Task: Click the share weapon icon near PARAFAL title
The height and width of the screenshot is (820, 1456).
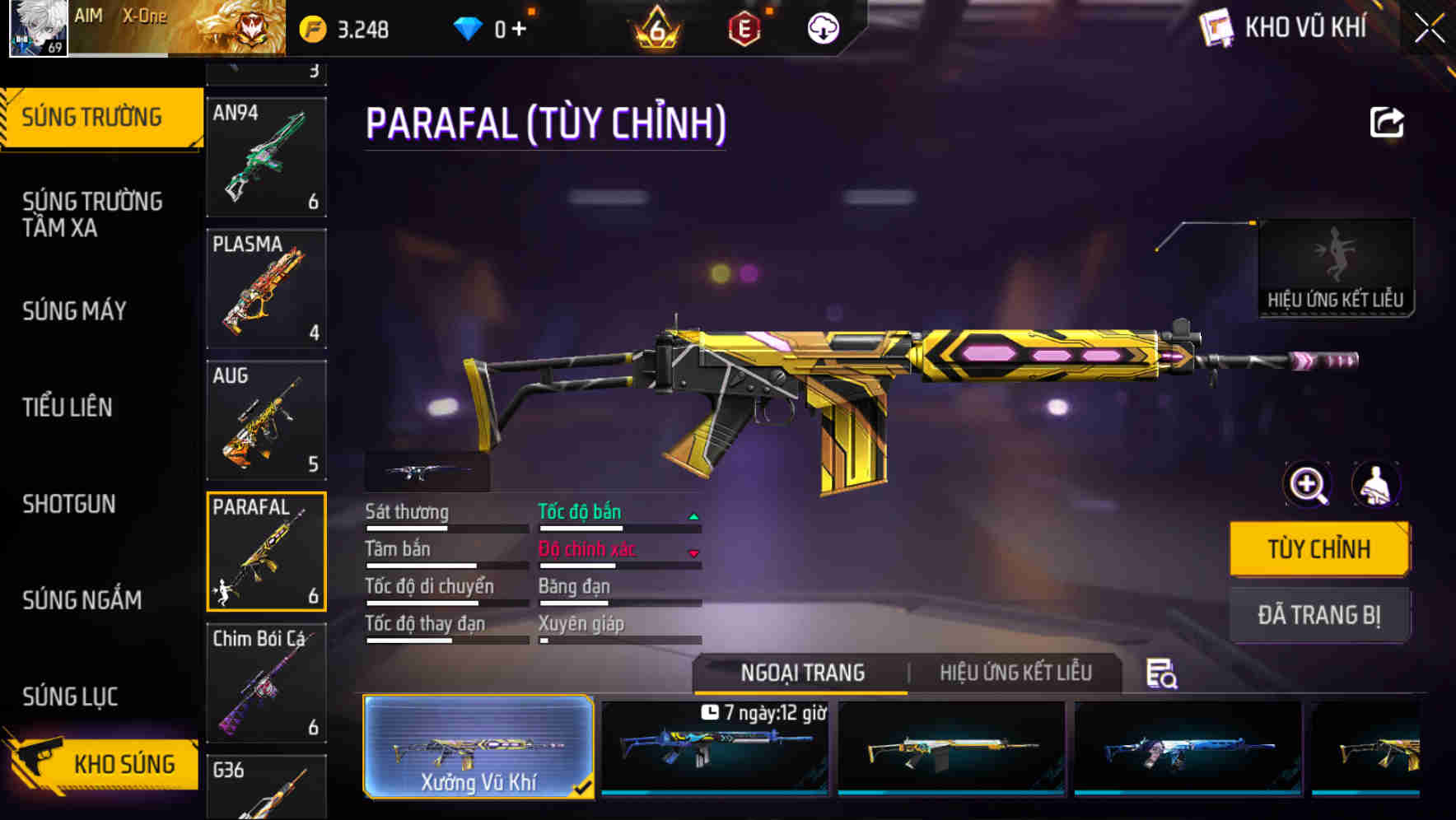Action: click(1386, 122)
